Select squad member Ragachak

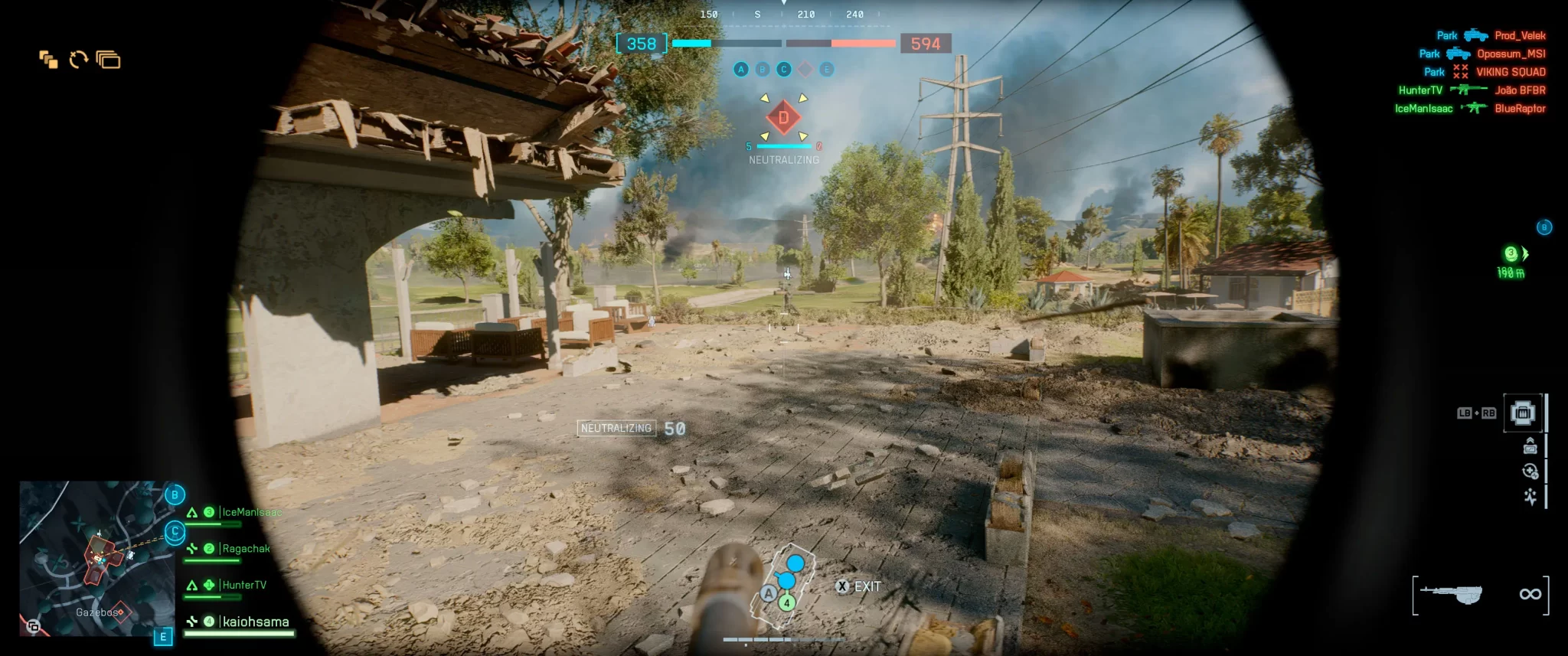[x=245, y=549]
